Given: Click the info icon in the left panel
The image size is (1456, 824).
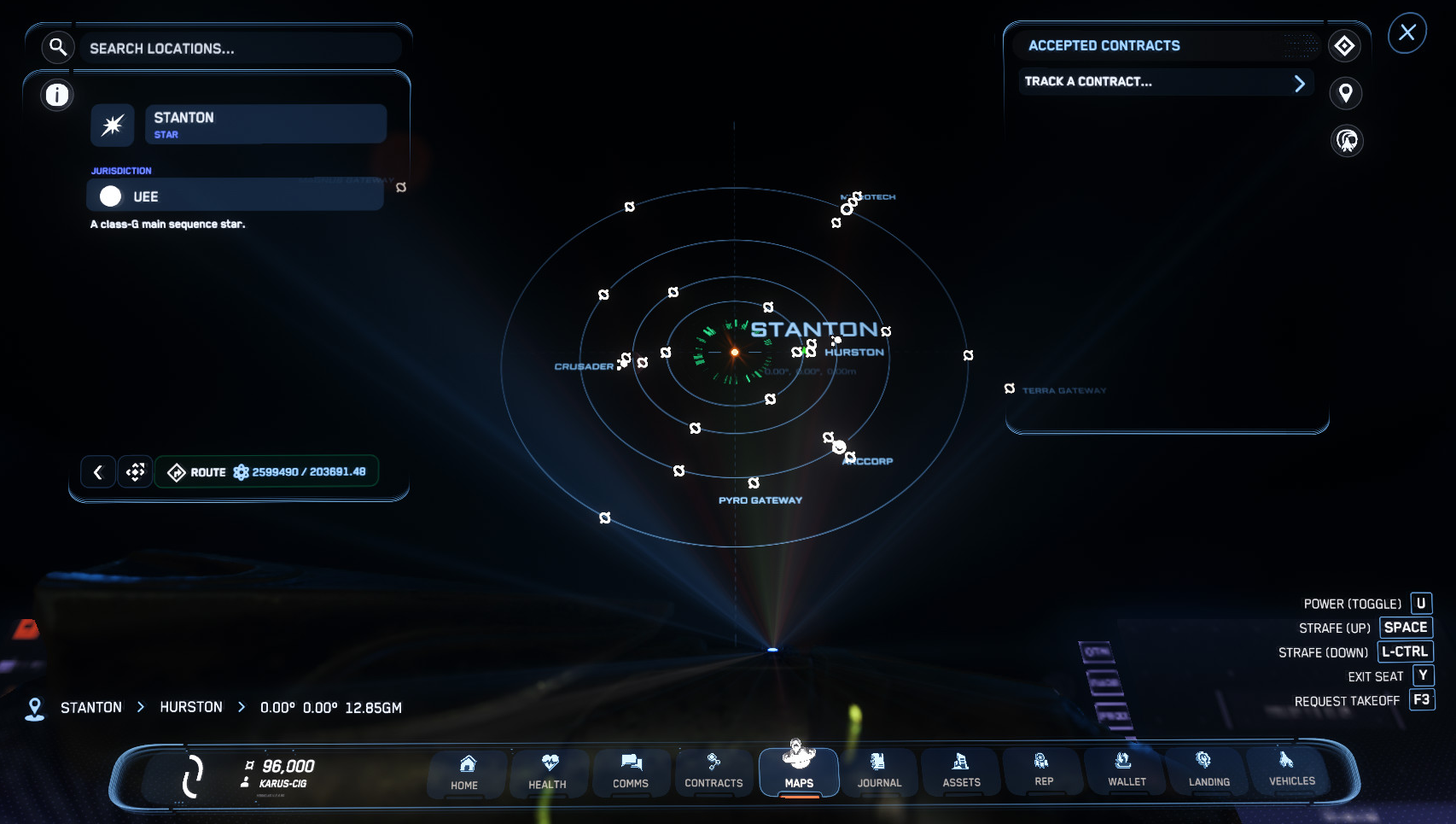Looking at the screenshot, I should pyautogui.click(x=57, y=95).
